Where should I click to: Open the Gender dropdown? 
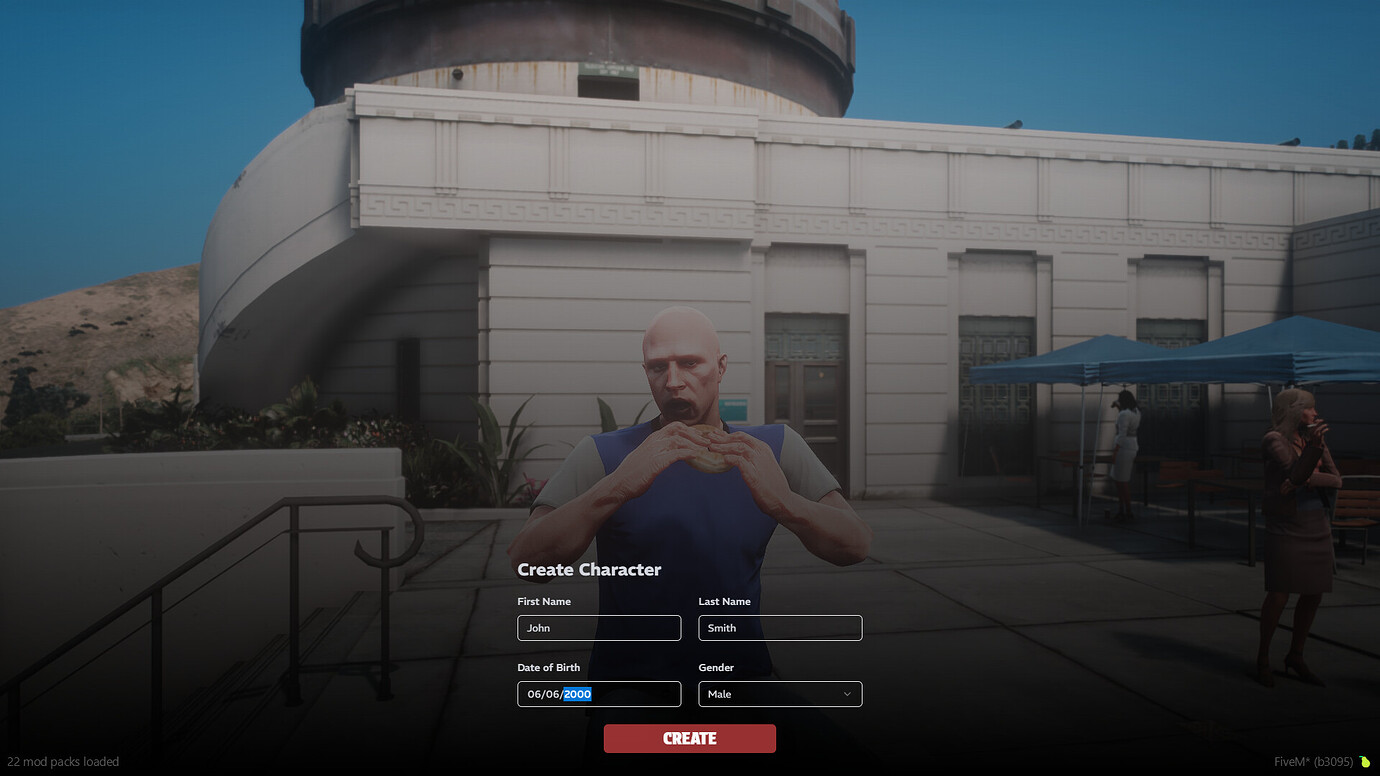pyautogui.click(x=780, y=694)
